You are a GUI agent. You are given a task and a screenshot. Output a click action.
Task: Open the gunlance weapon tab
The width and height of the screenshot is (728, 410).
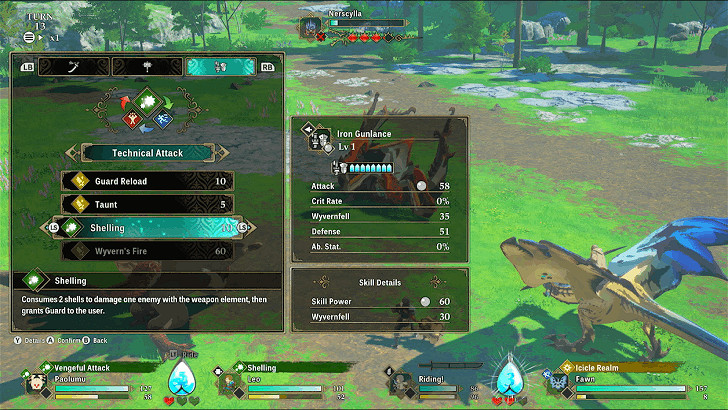click(x=221, y=67)
